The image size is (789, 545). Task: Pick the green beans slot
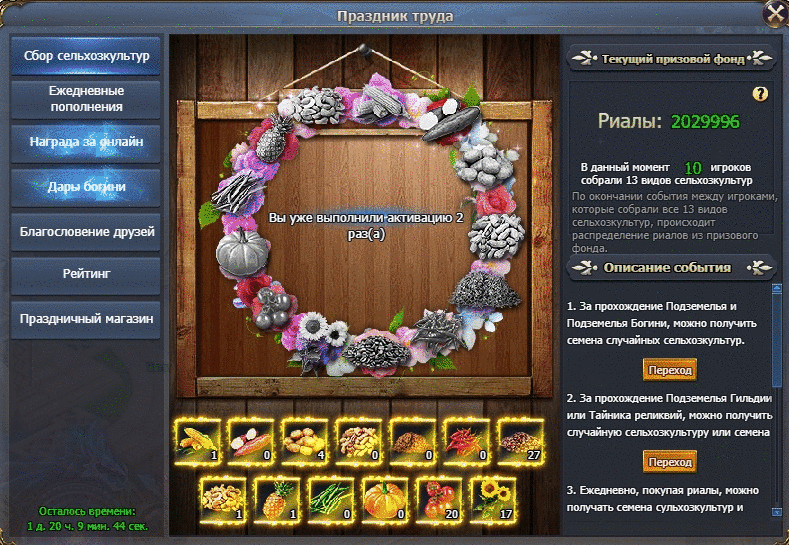[332, 496]
